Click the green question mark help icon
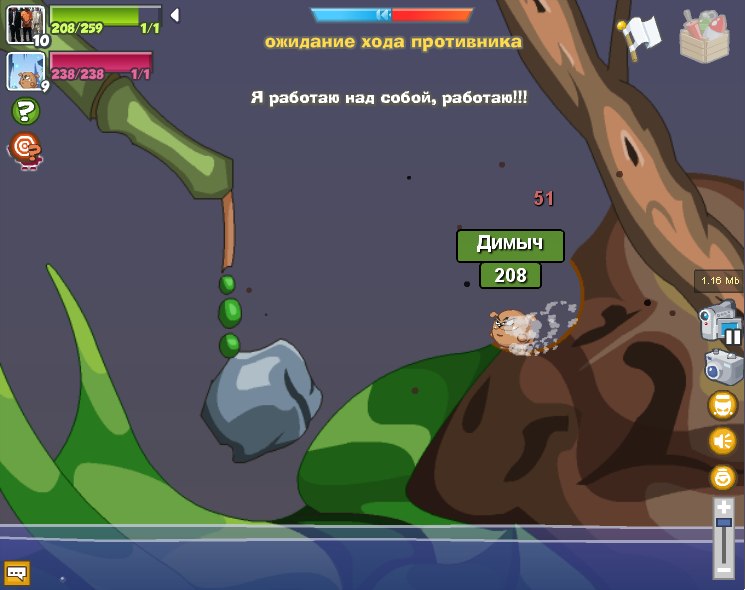 (25, 111)
